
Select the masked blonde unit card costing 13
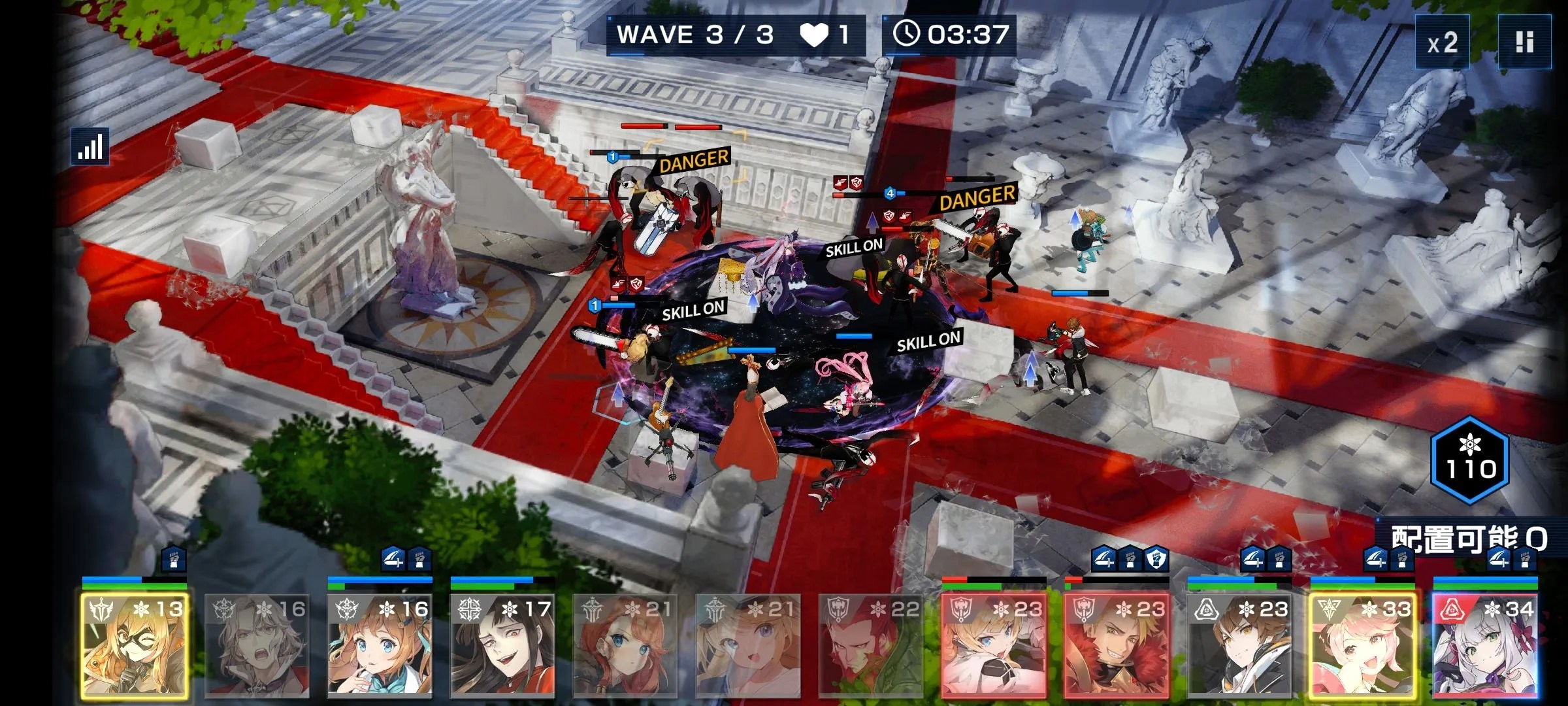pyautogui.click(x=135, y=646)
